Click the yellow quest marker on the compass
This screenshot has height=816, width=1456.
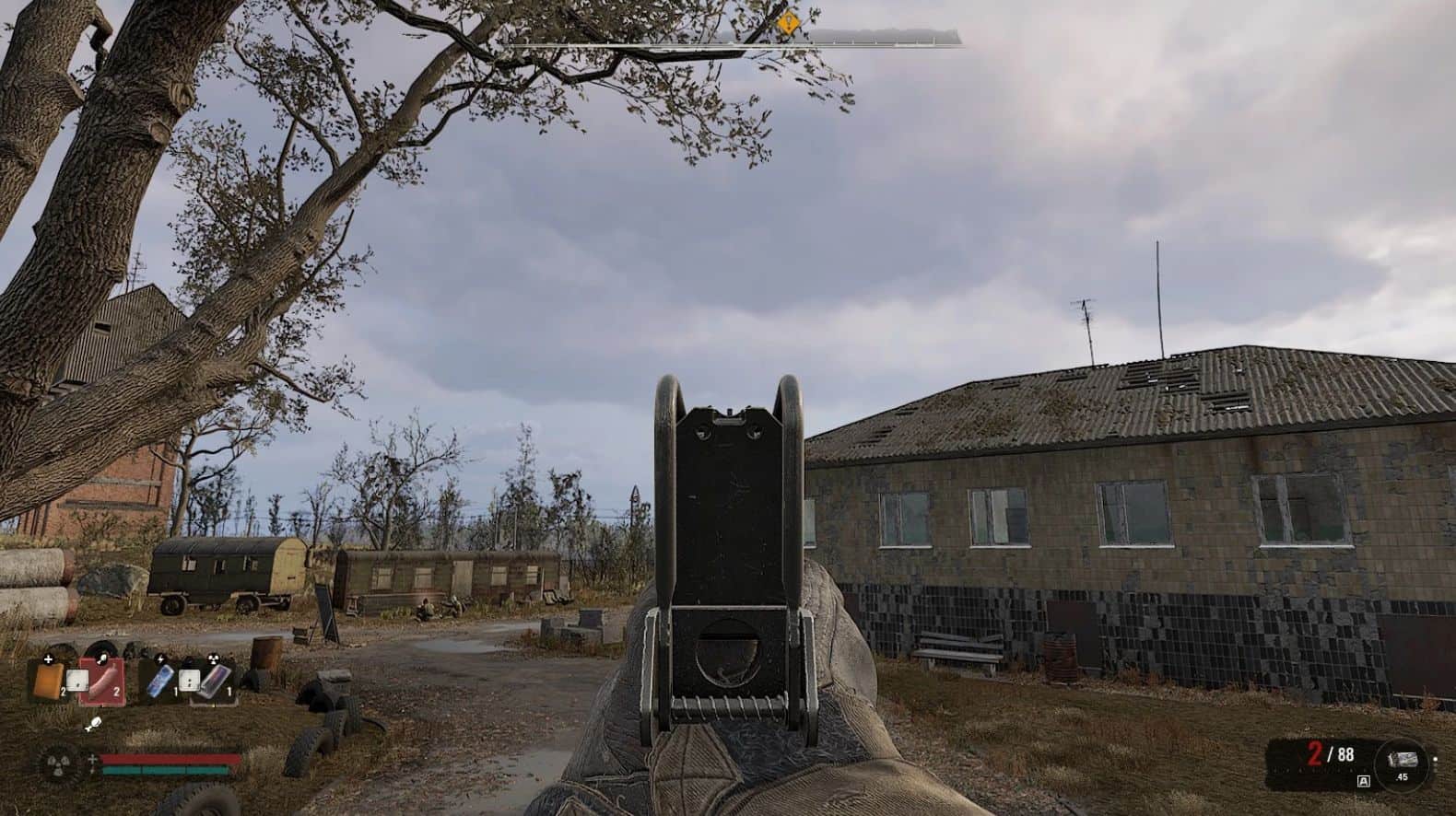point(788,24)
